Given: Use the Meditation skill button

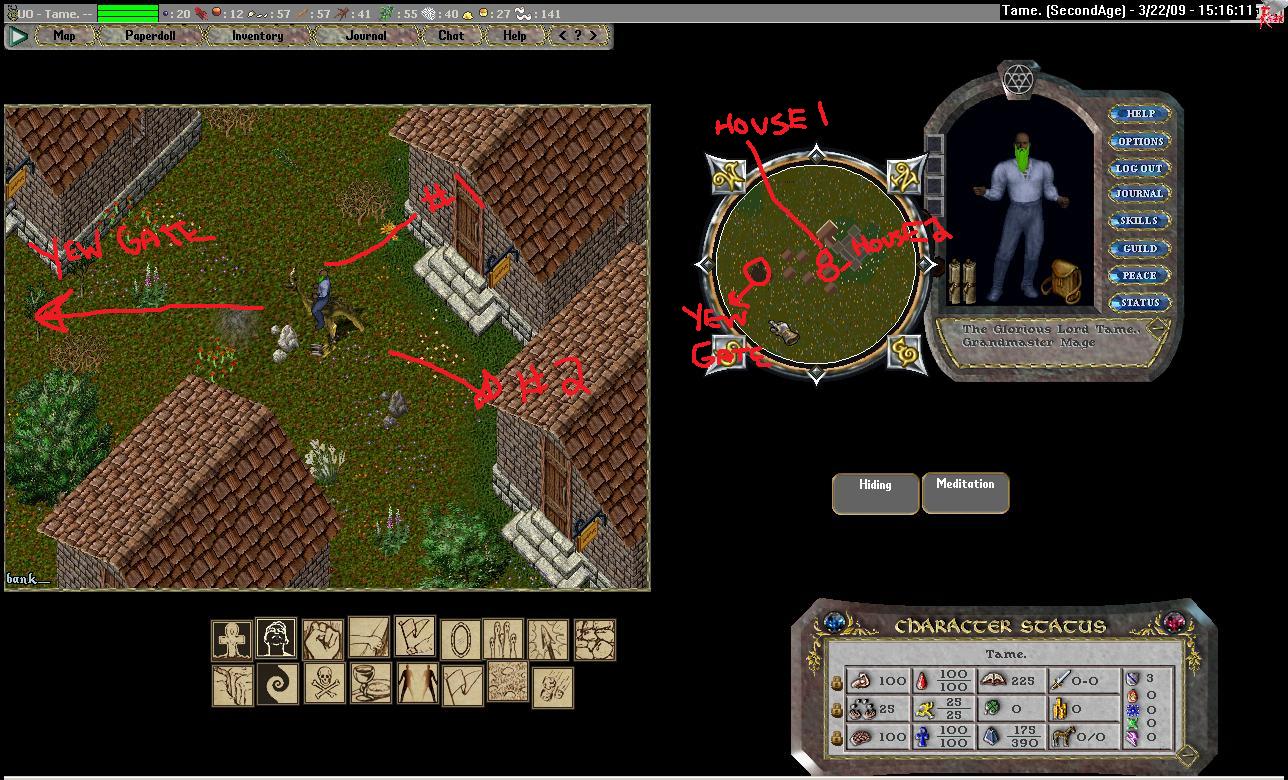Looking at the screenshot, I should tap(965, 493).
